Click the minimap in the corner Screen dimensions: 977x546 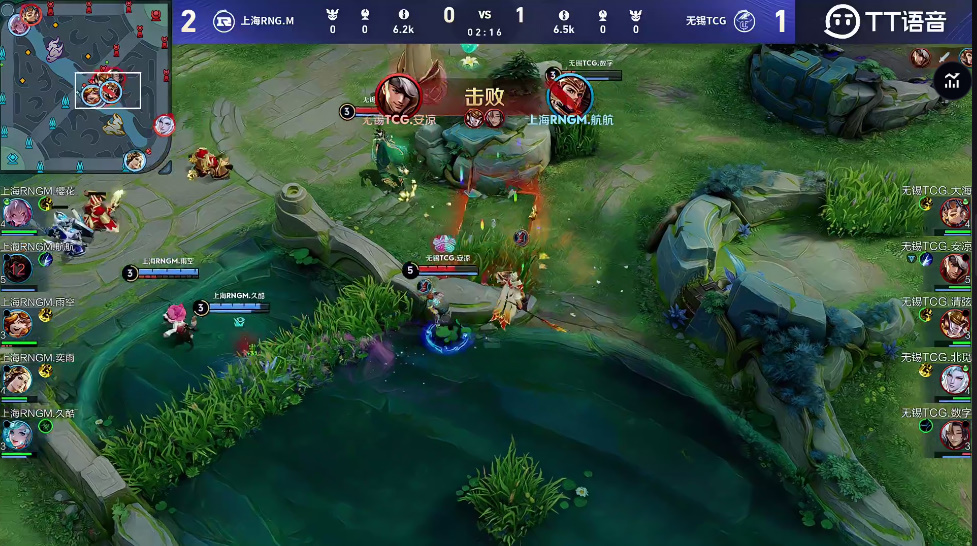click(86, 85)
